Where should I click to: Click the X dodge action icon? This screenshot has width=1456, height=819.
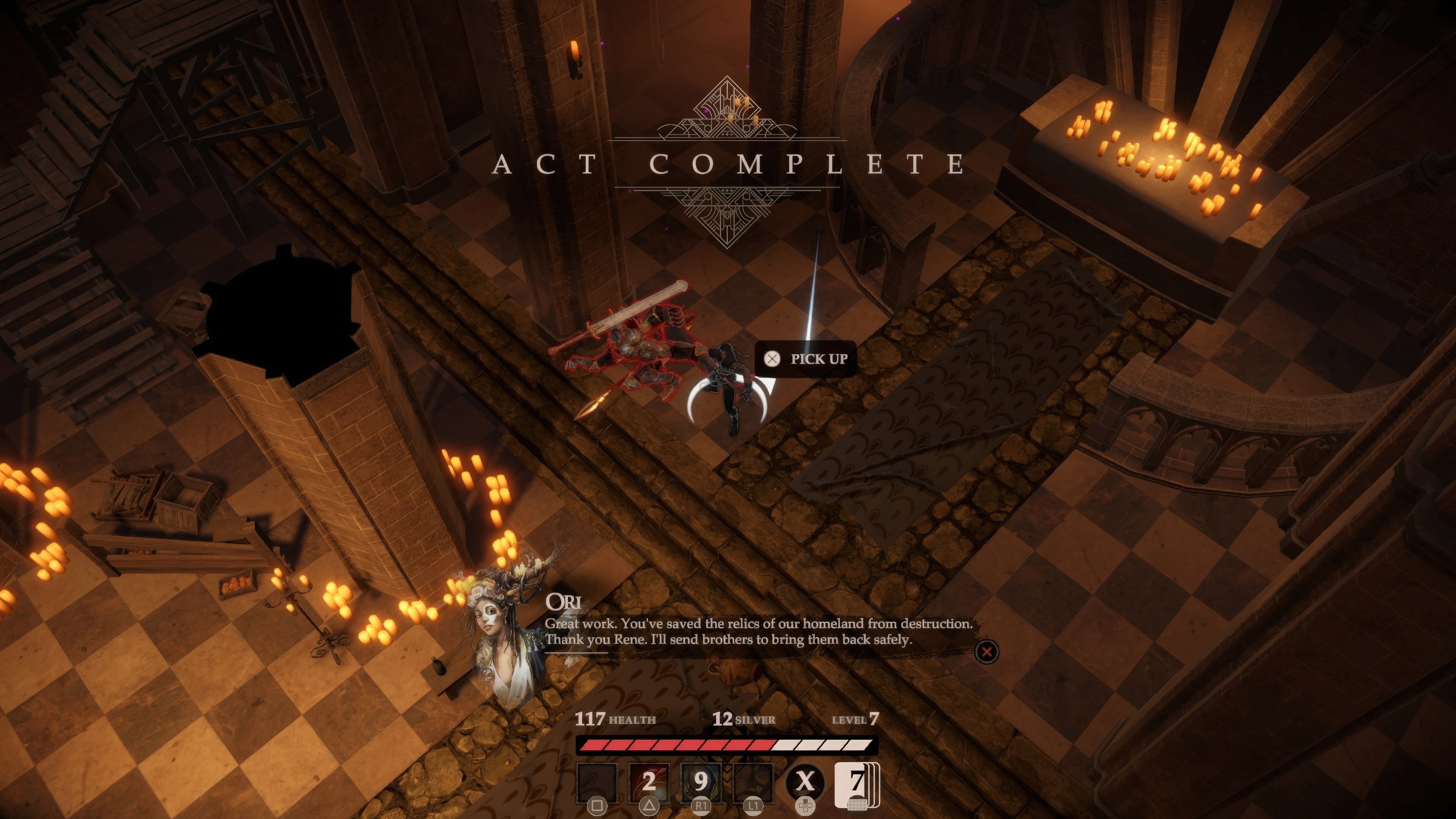(x=807, y=780)
